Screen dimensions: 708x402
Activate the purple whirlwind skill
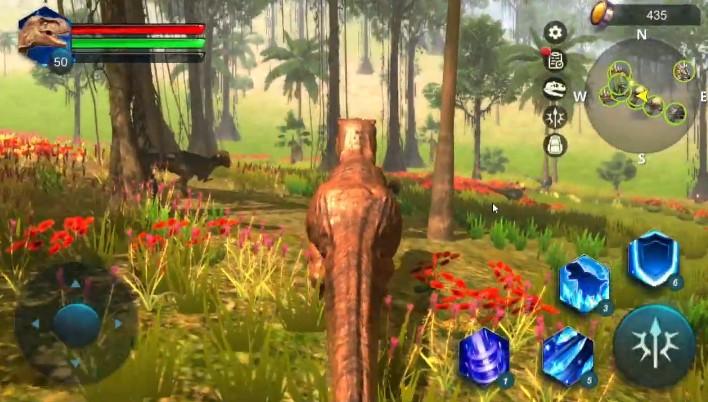(x=485, y=356)
